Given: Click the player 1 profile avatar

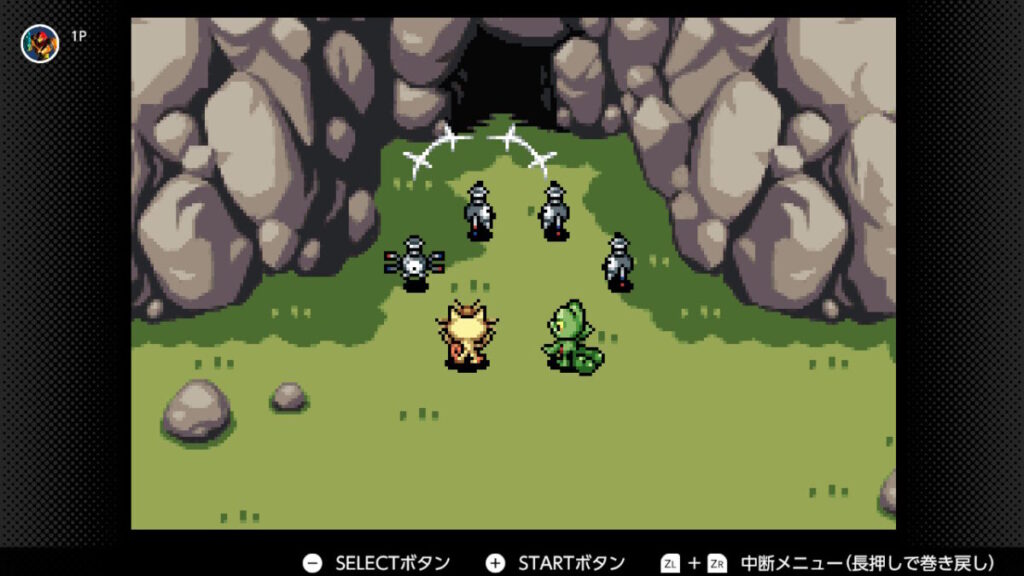Looking at the screenshot, I should (x=40, y=43).
